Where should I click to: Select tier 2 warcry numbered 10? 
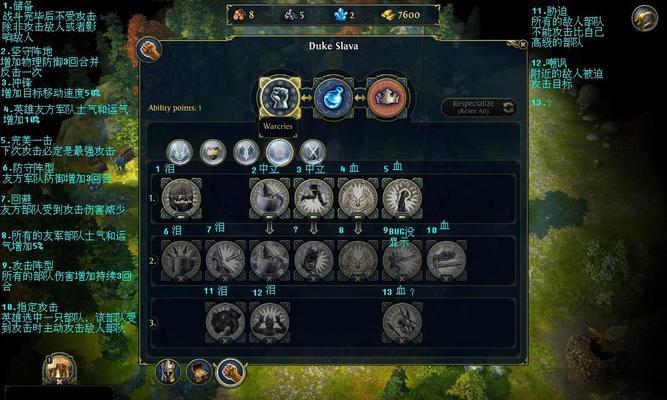(446, 259)
